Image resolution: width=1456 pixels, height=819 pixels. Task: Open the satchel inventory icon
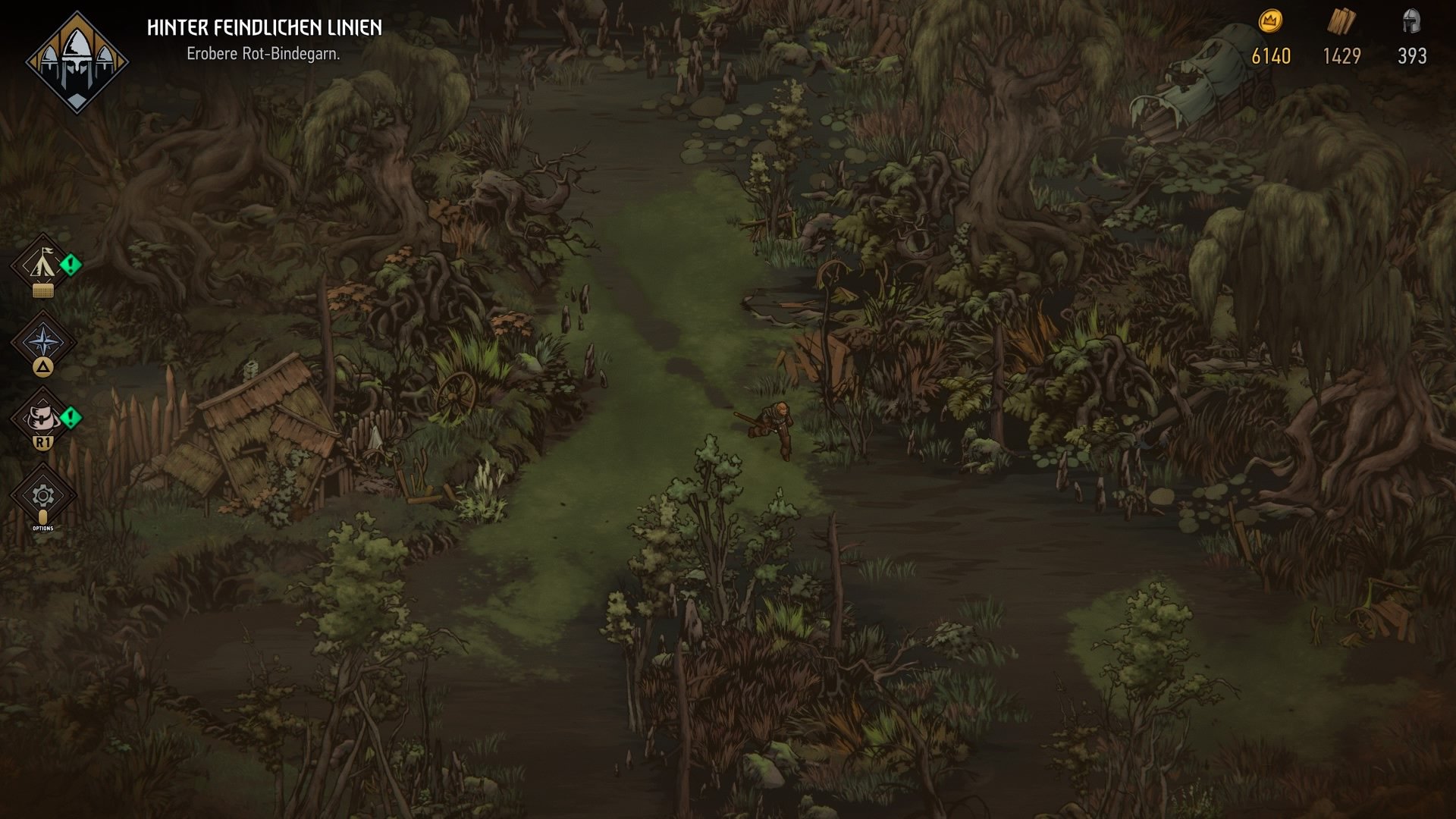tap(43, 417)
